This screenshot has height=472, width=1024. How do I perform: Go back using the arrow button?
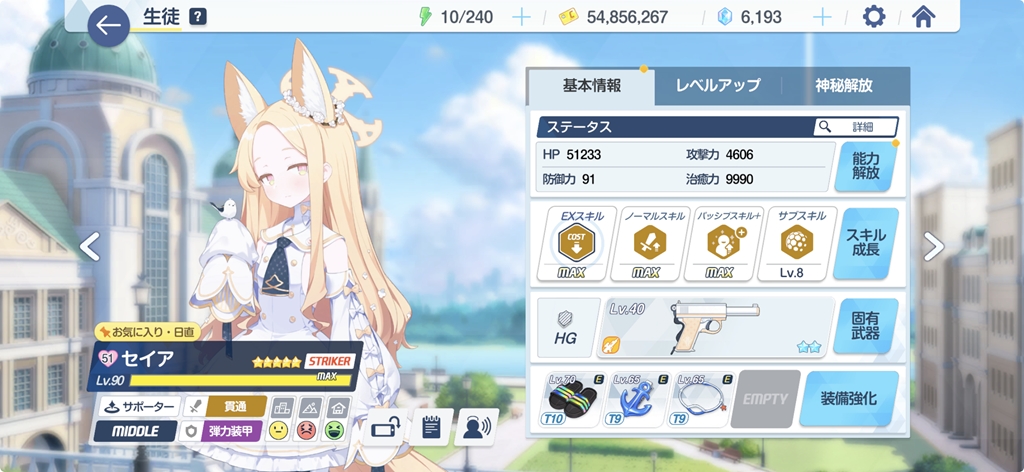tap(108, 24)
